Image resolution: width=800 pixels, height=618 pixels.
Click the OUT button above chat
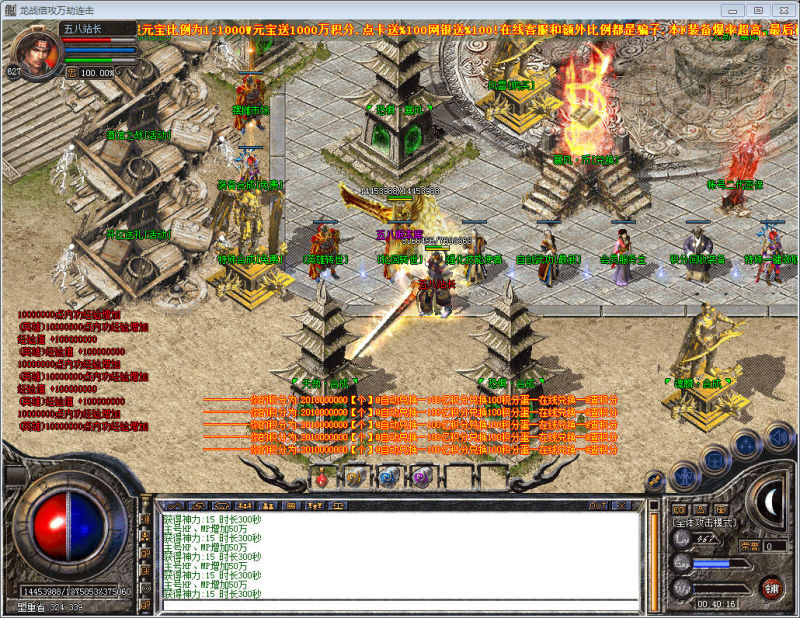click(x=598, y=506)
